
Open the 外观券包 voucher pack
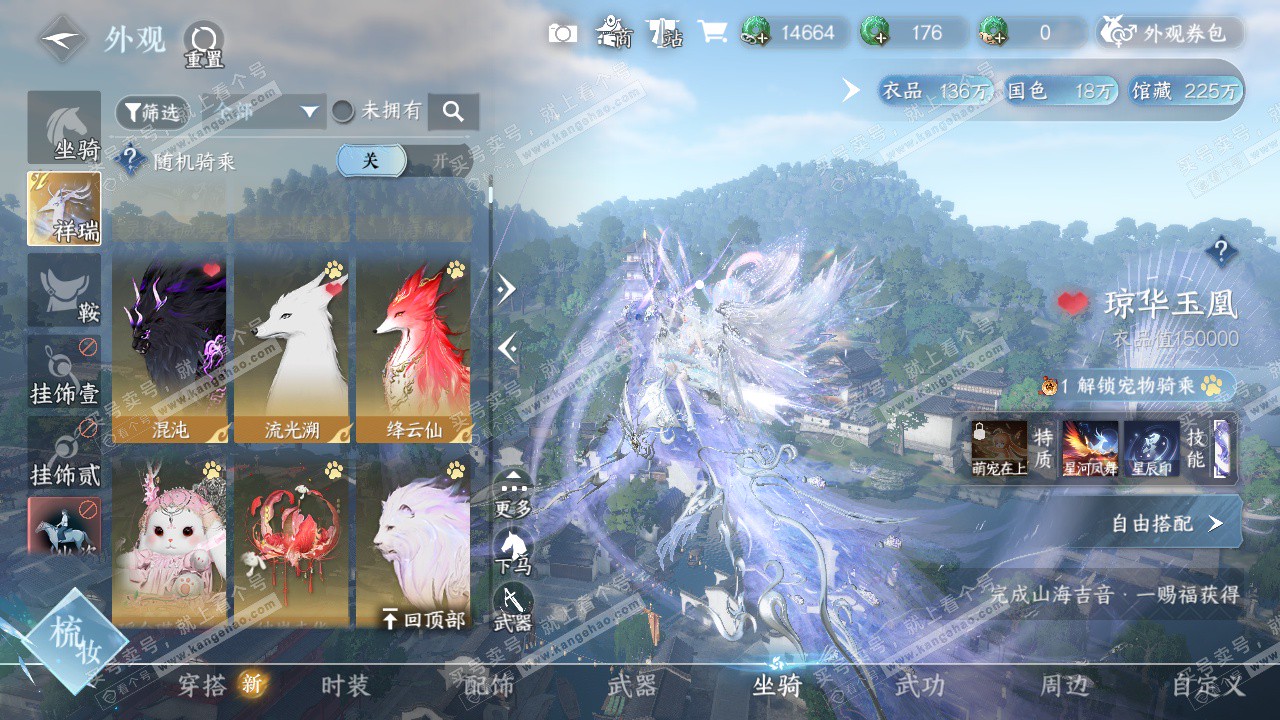[x=1170, y=33]
